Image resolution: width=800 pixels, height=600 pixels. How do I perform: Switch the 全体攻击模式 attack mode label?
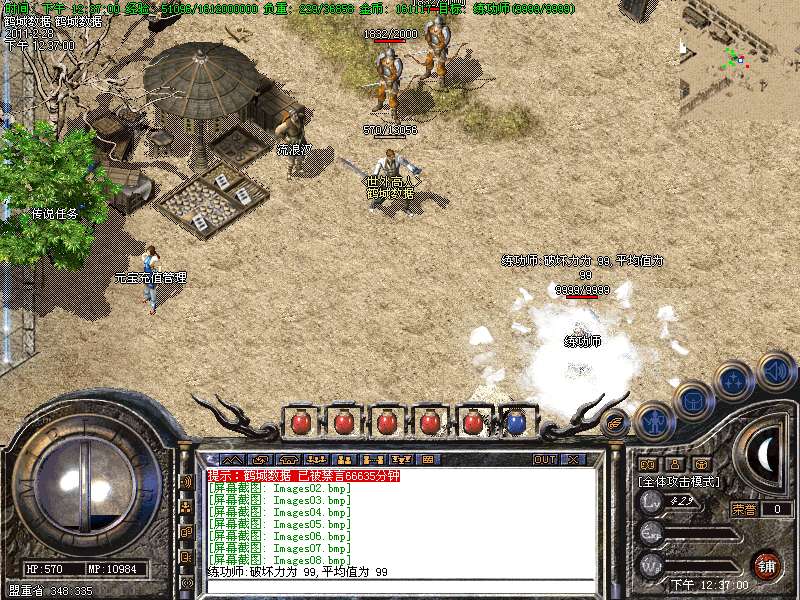pos(680,482)
